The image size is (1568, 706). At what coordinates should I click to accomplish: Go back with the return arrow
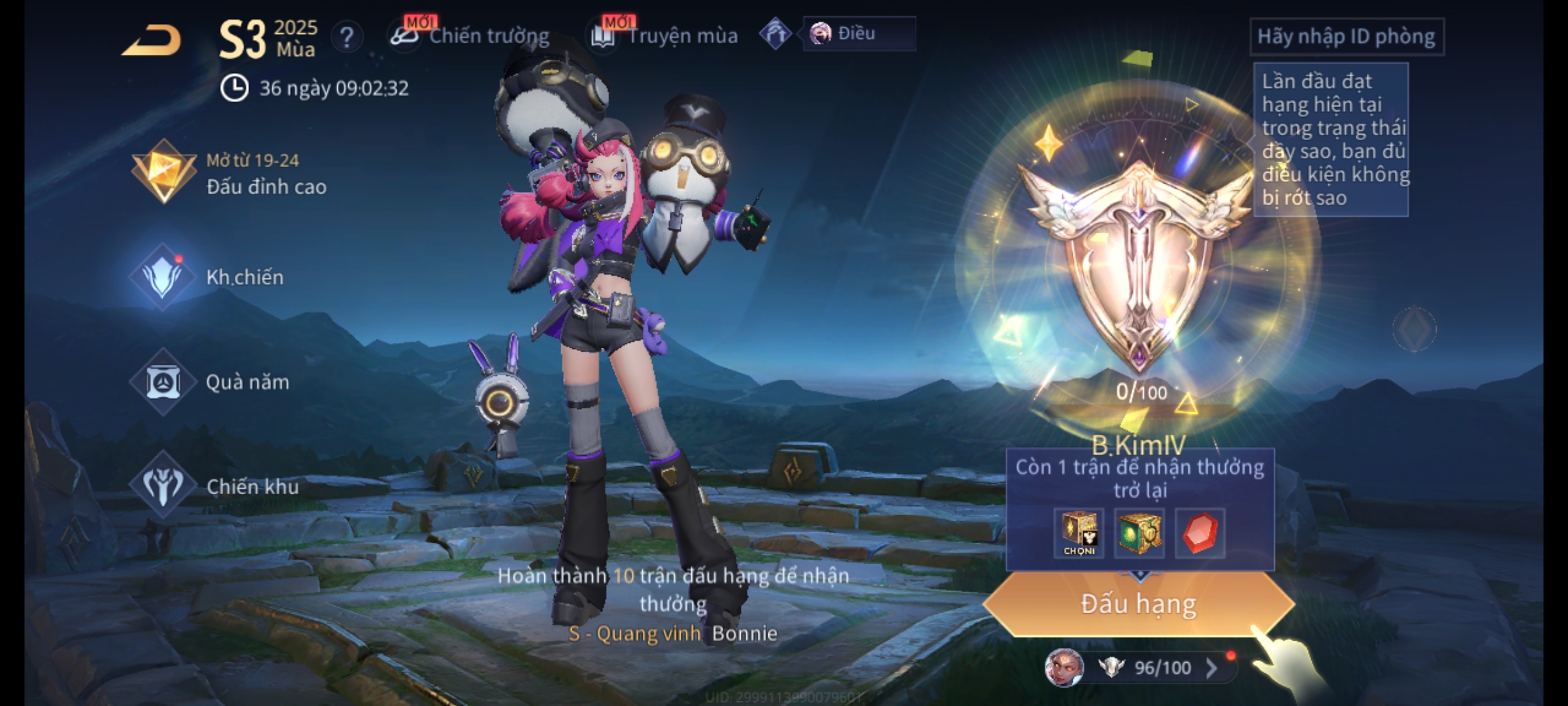coord(152,41)
